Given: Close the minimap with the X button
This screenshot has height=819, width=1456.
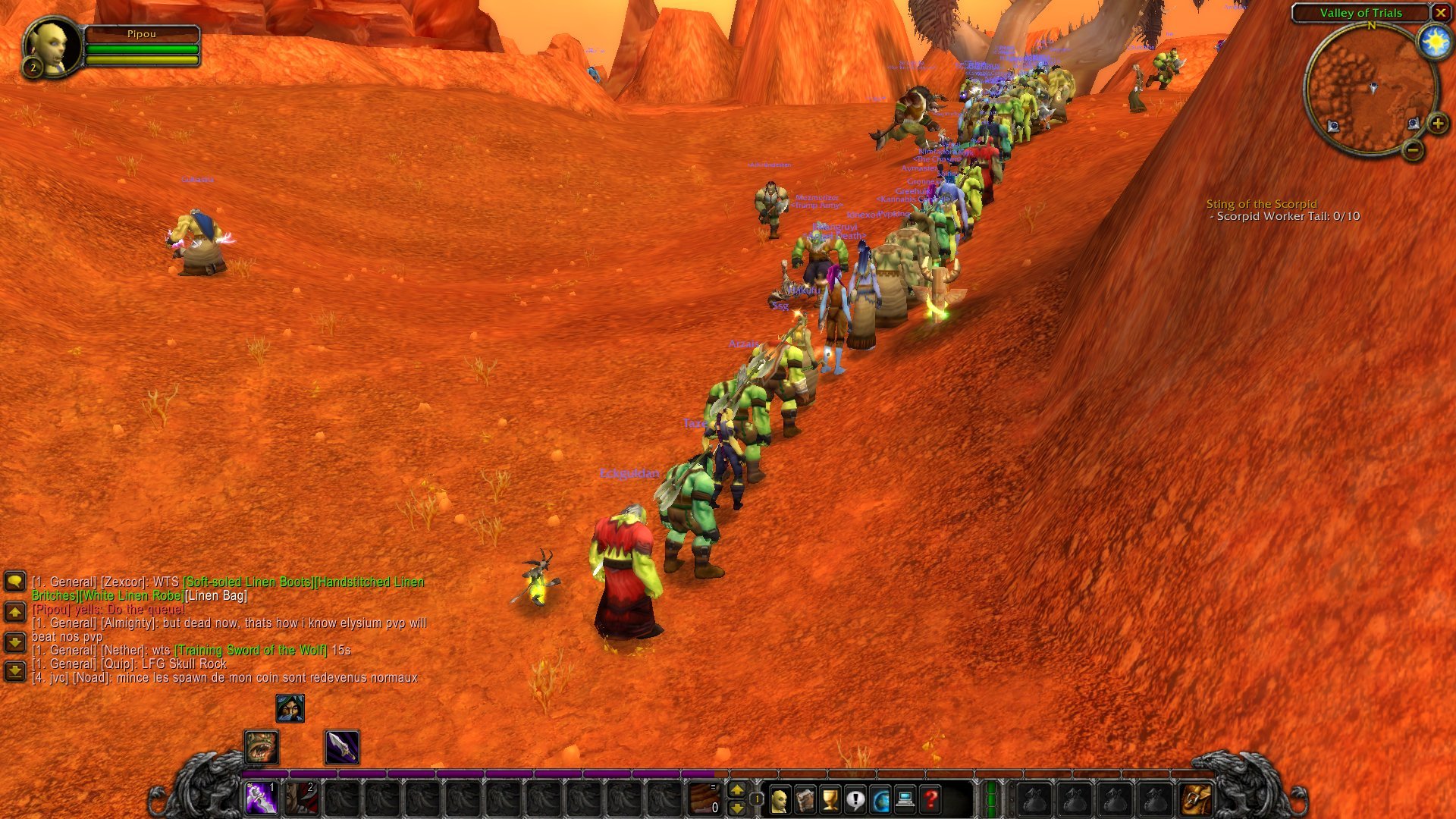Looking at the screenshot, I should click(1440, 13).
